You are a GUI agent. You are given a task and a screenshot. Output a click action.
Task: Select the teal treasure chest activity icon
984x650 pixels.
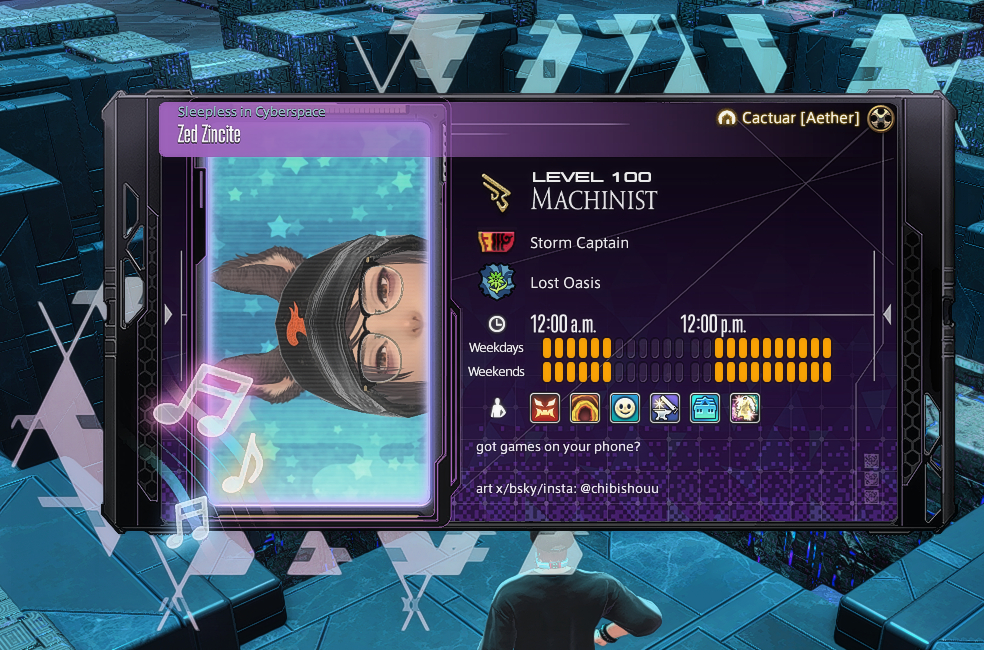[705, 408]
